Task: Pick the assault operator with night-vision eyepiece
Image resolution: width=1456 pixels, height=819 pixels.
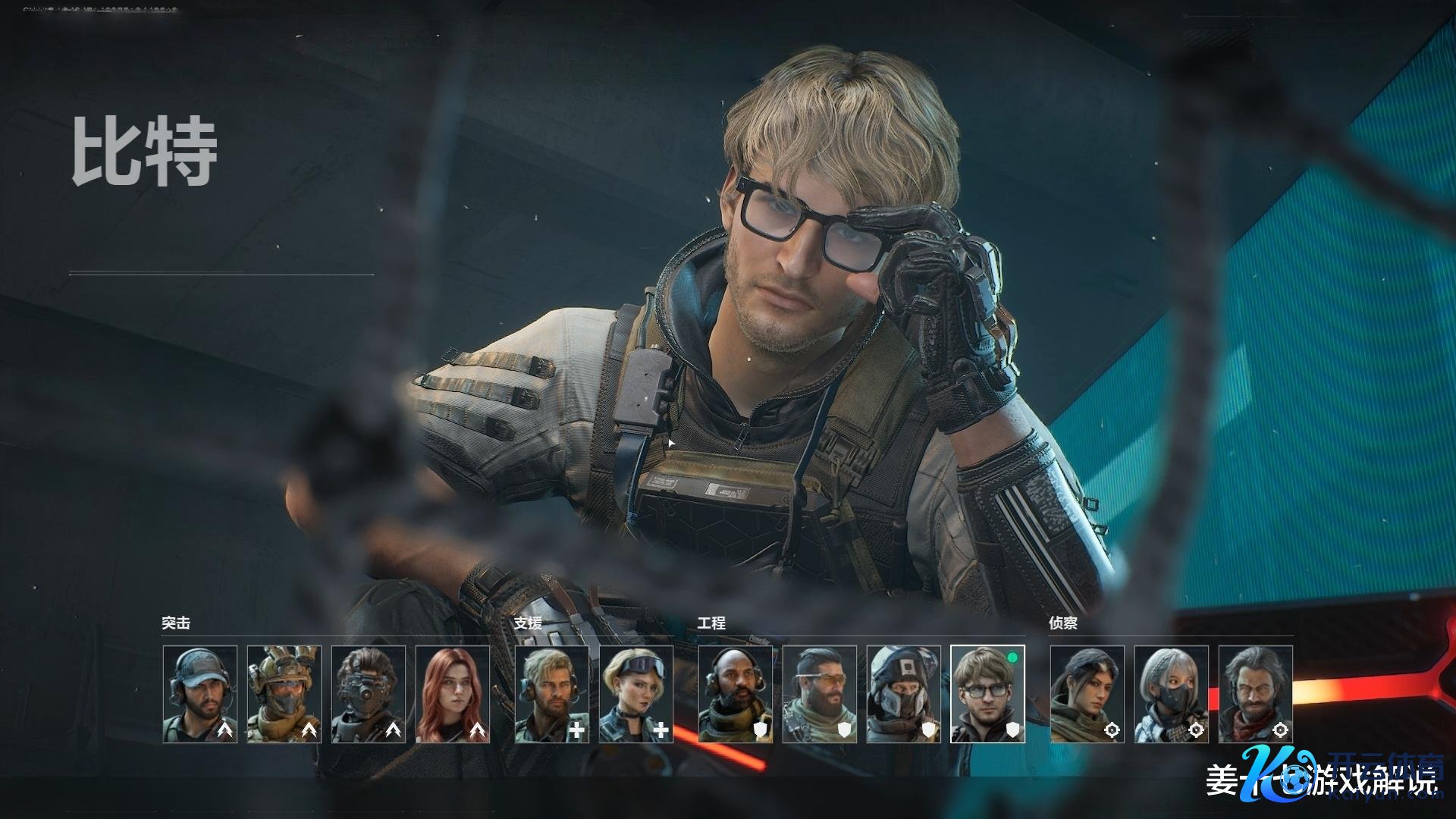Action: click(x=368, y=694)
